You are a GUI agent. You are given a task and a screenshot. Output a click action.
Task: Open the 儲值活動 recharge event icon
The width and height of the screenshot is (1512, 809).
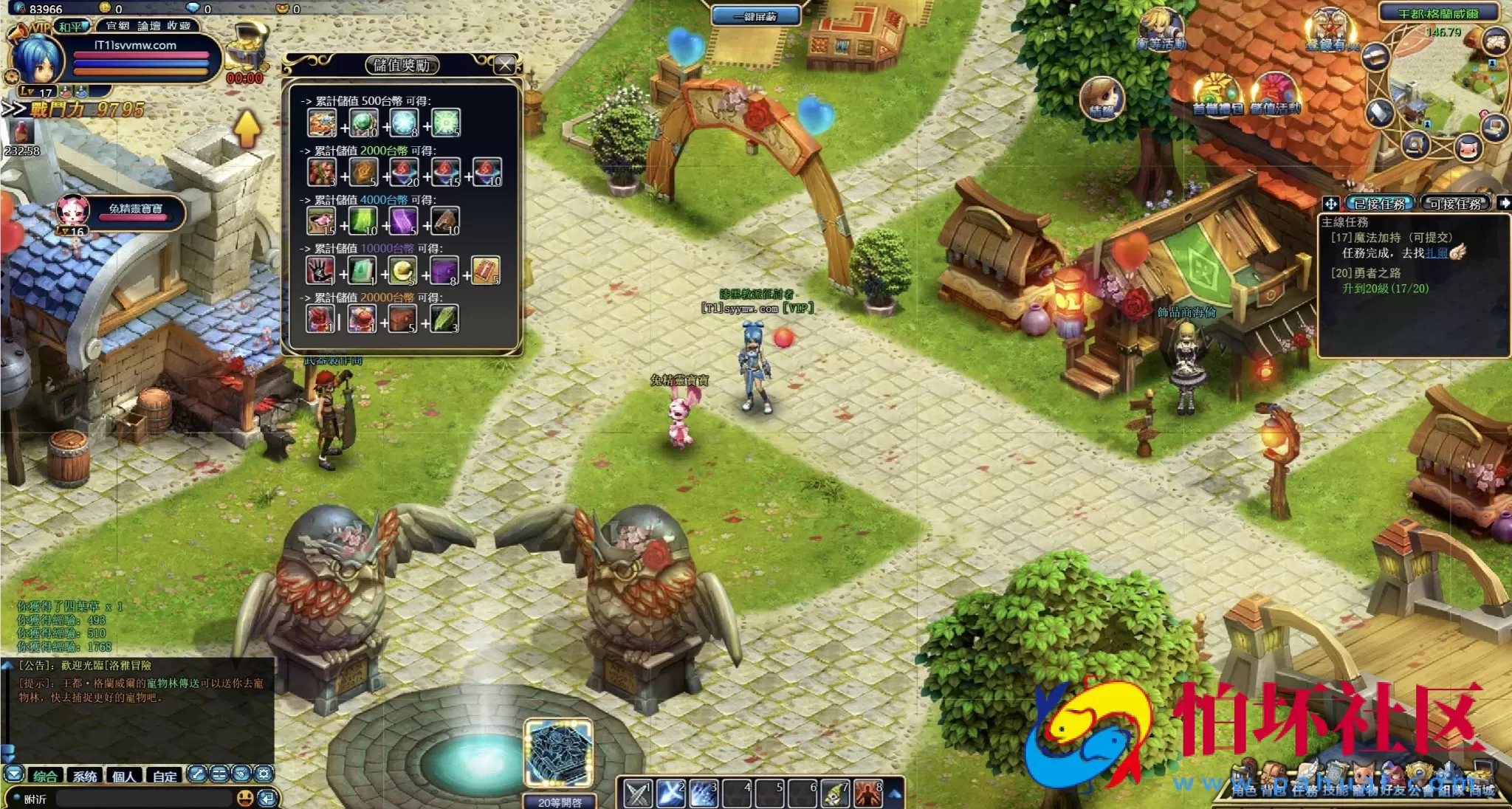[1275, 94]
